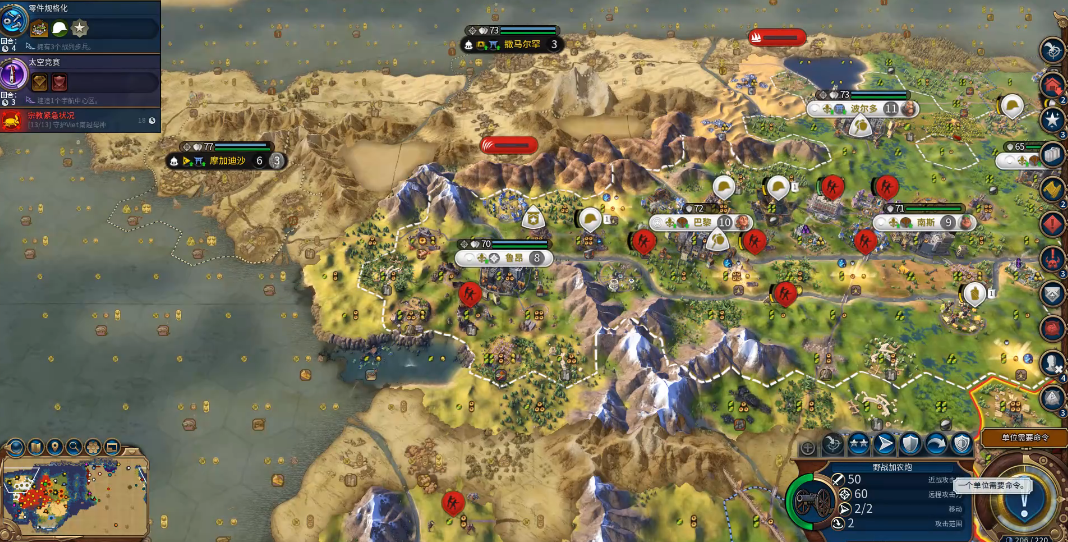Open the unit promotion stars action
This screenshot has width=1068, height=542.
pyautogui.click(x=859, y=443)
